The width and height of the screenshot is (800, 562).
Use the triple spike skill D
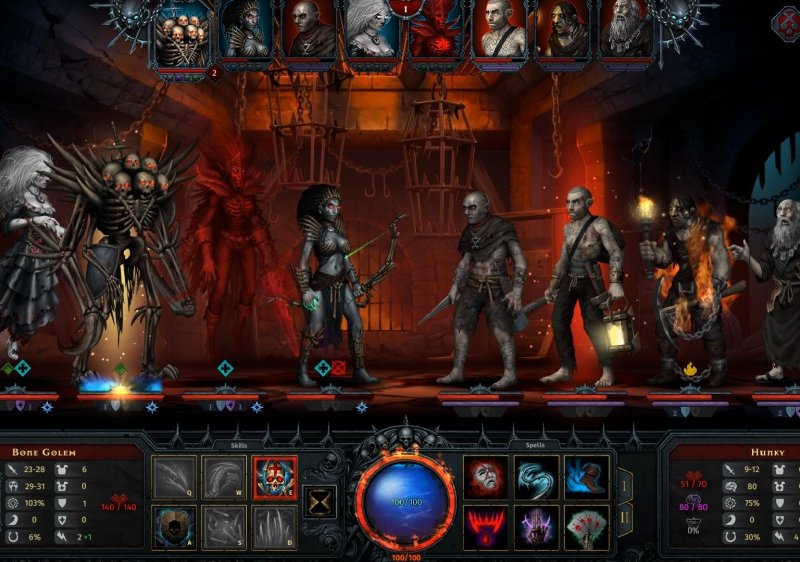275,526
